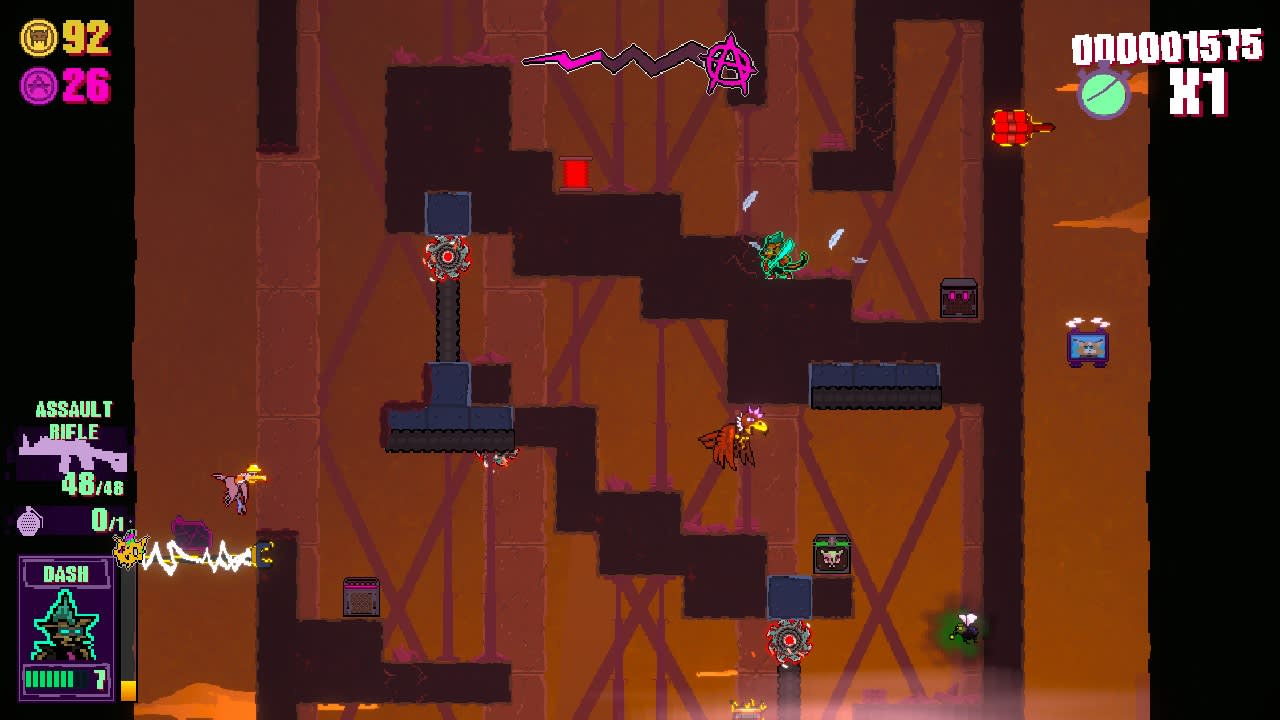The height and width of the screenshot is (720, 1280).
Task: Select the pink anarchy A logo up top
Action: point(728,63)
